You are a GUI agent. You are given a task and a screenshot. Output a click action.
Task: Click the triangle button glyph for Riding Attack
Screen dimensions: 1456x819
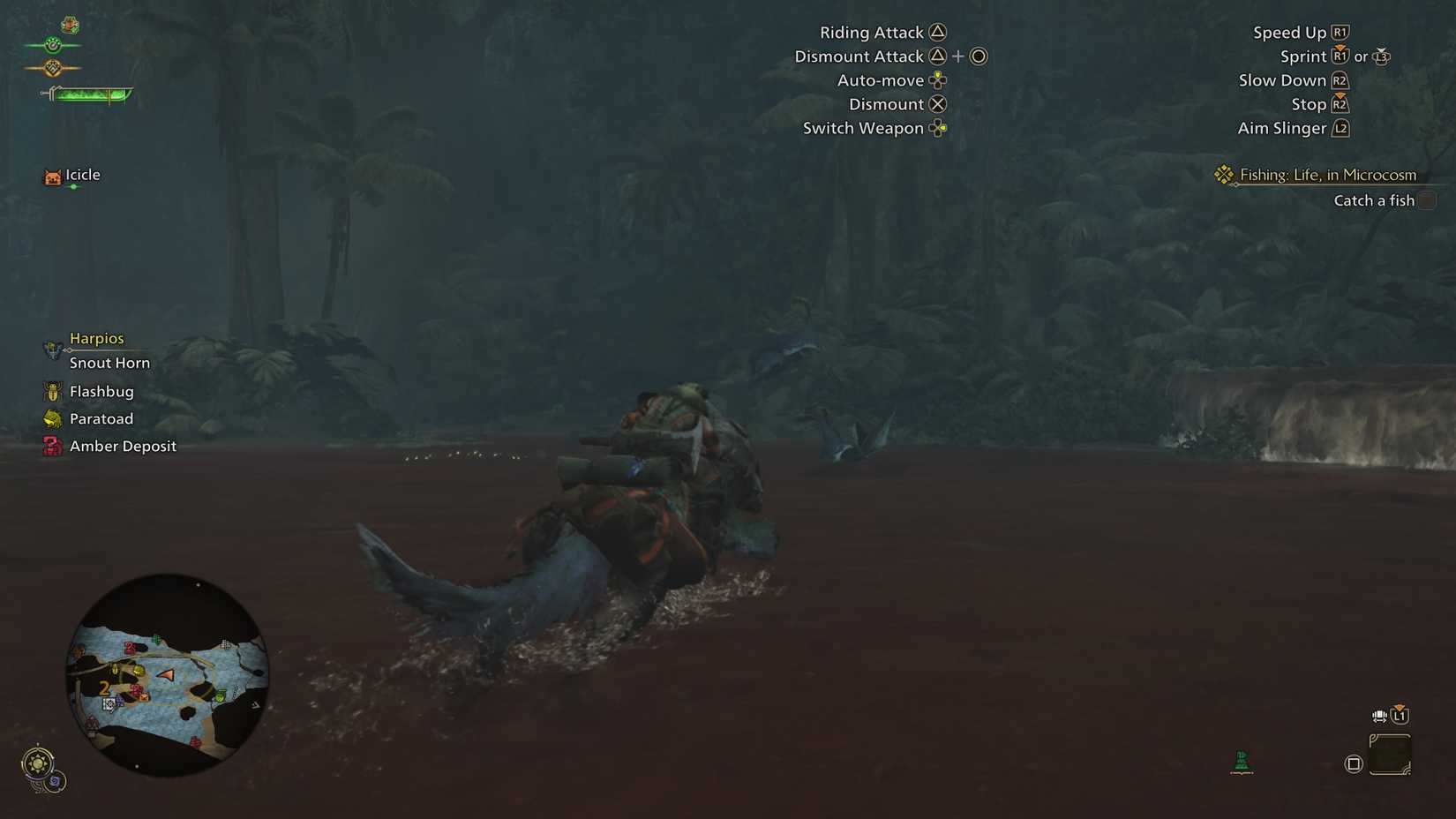(938, 31)
